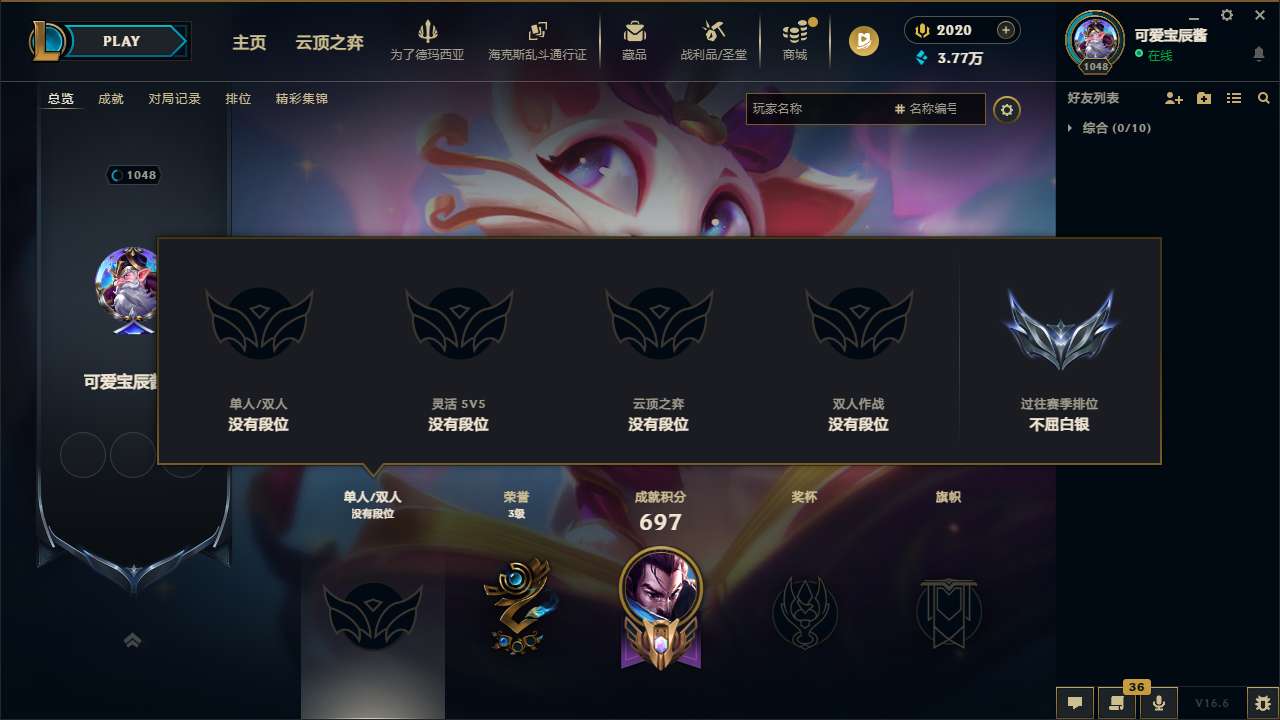The width and height of the screenshot is (1280, 720).
Task: Click the add friend icon
Action: (1172, 98)
